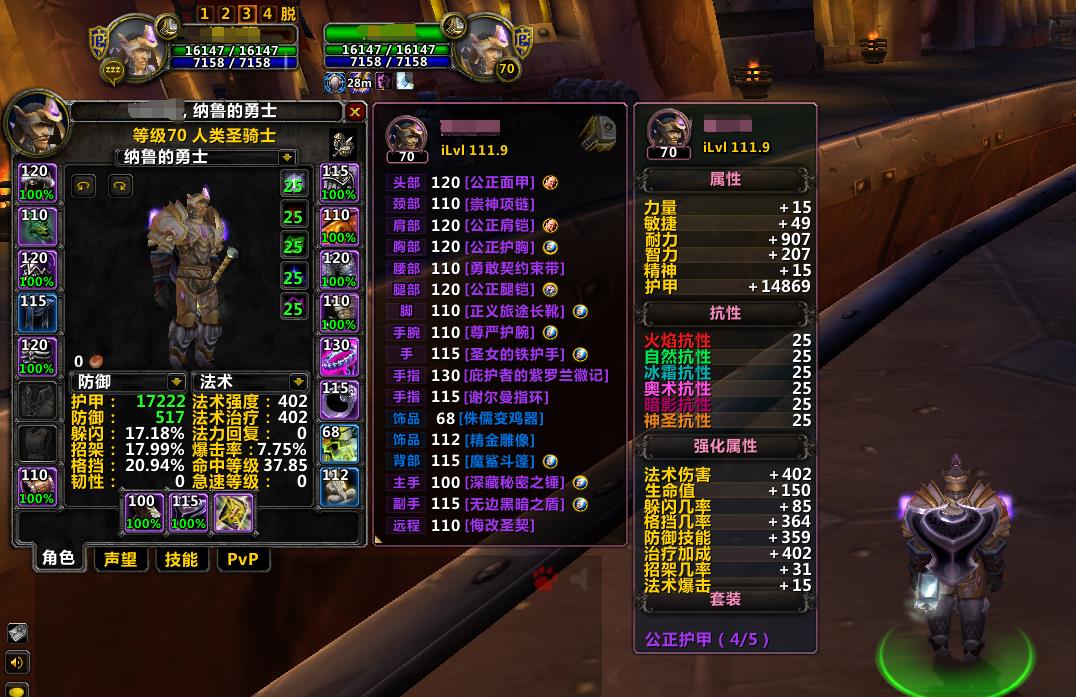The width and height of the screenshot is (1076, 697).
Task: Open the 防御 stat category dropdown
Action: click(176, 382)
